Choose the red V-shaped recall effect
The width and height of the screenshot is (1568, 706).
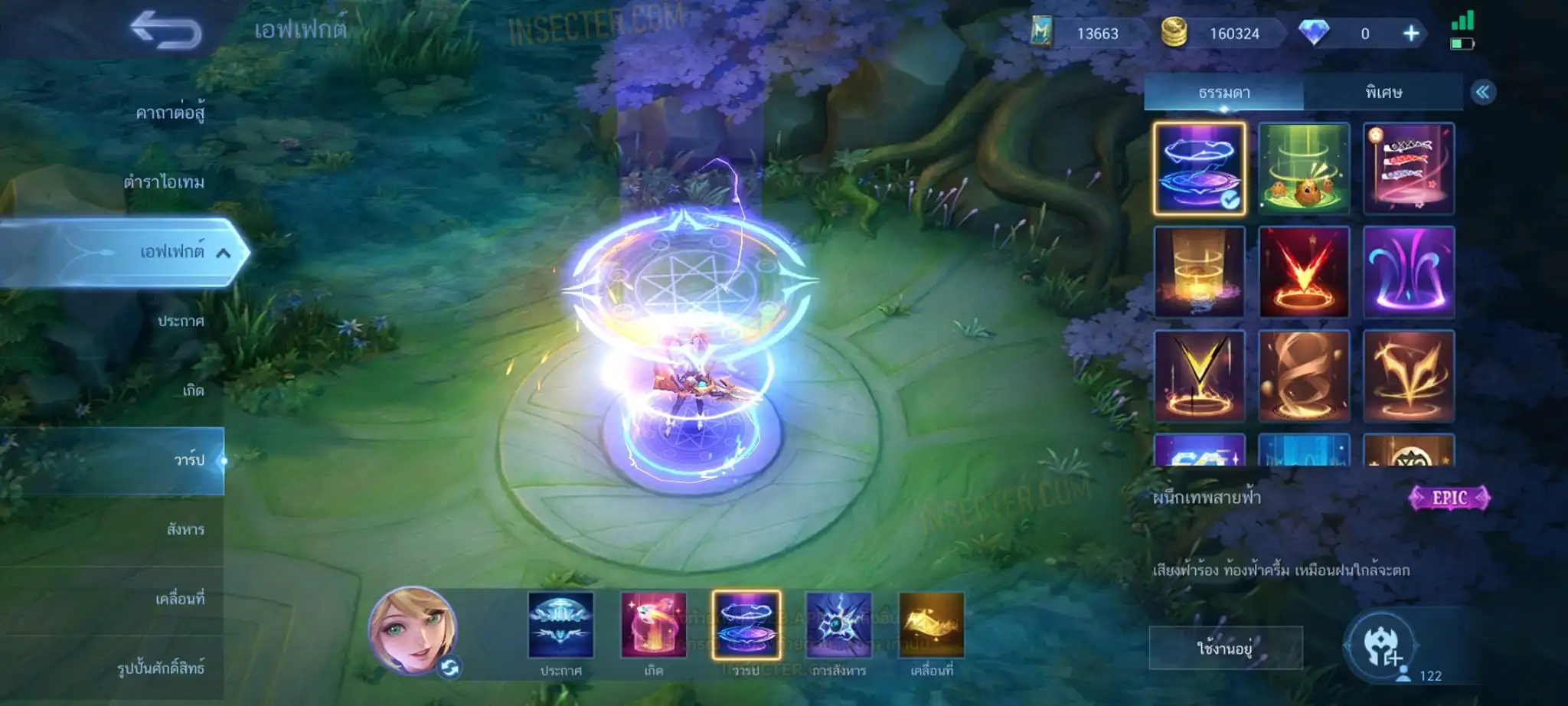pos(1304,272)
